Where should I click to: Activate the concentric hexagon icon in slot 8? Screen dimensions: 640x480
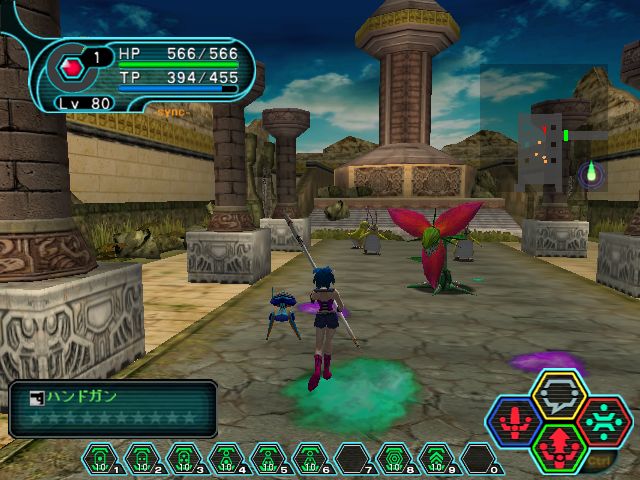[395, 459]
